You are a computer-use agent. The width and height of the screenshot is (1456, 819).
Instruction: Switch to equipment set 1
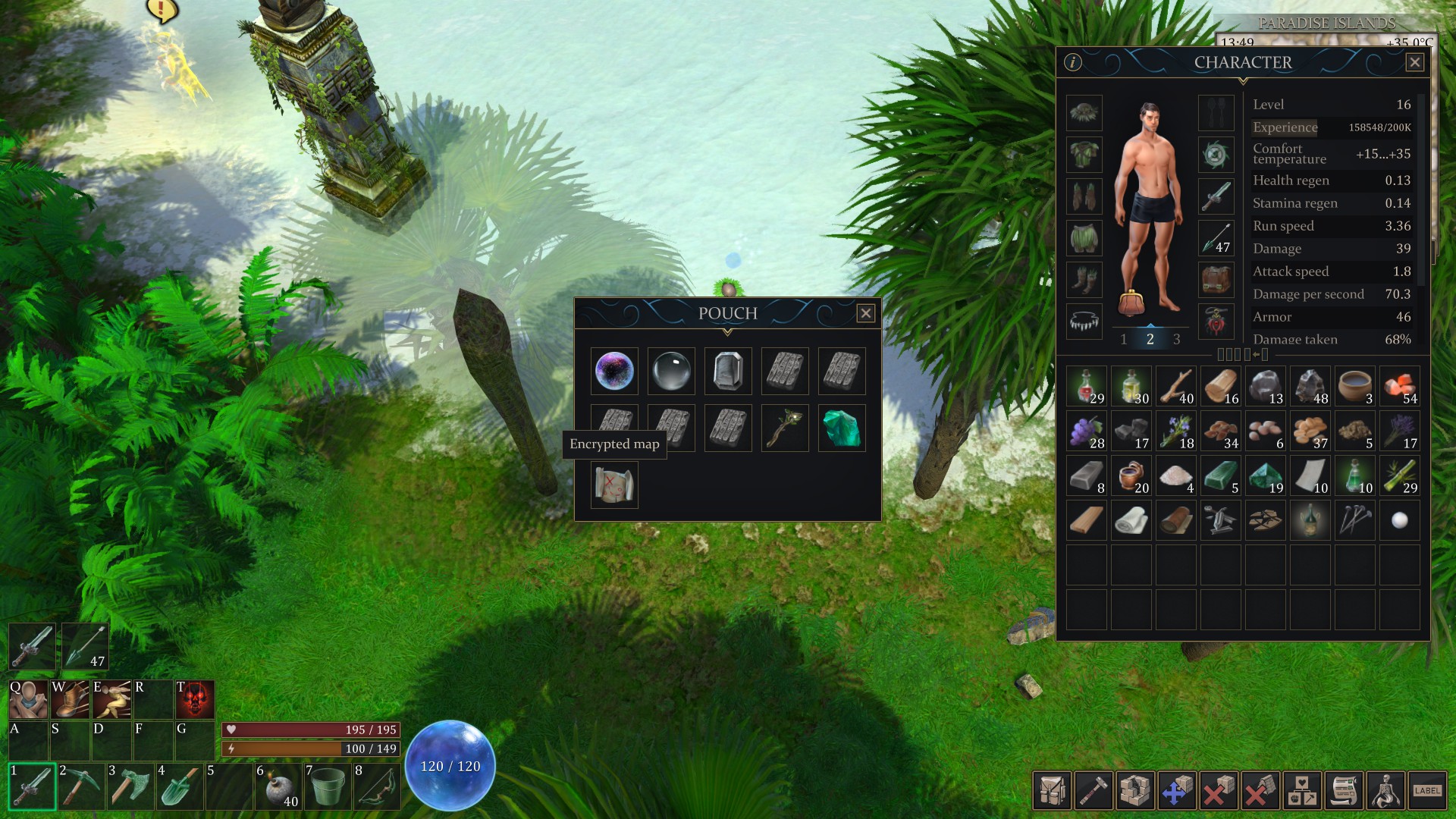click(x=1124, y=339)
